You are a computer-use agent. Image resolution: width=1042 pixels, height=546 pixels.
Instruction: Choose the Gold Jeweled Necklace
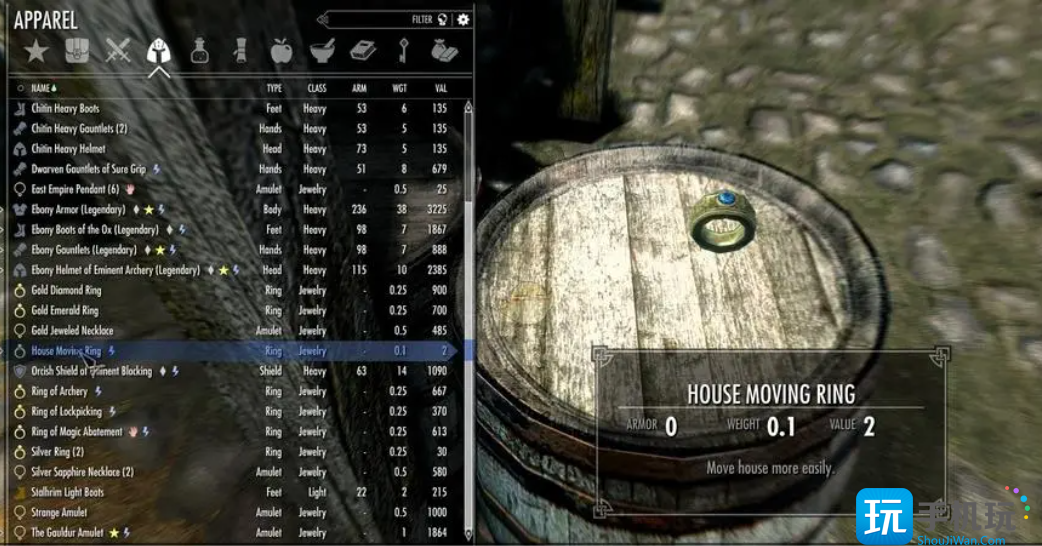click(x=72, y=330)
